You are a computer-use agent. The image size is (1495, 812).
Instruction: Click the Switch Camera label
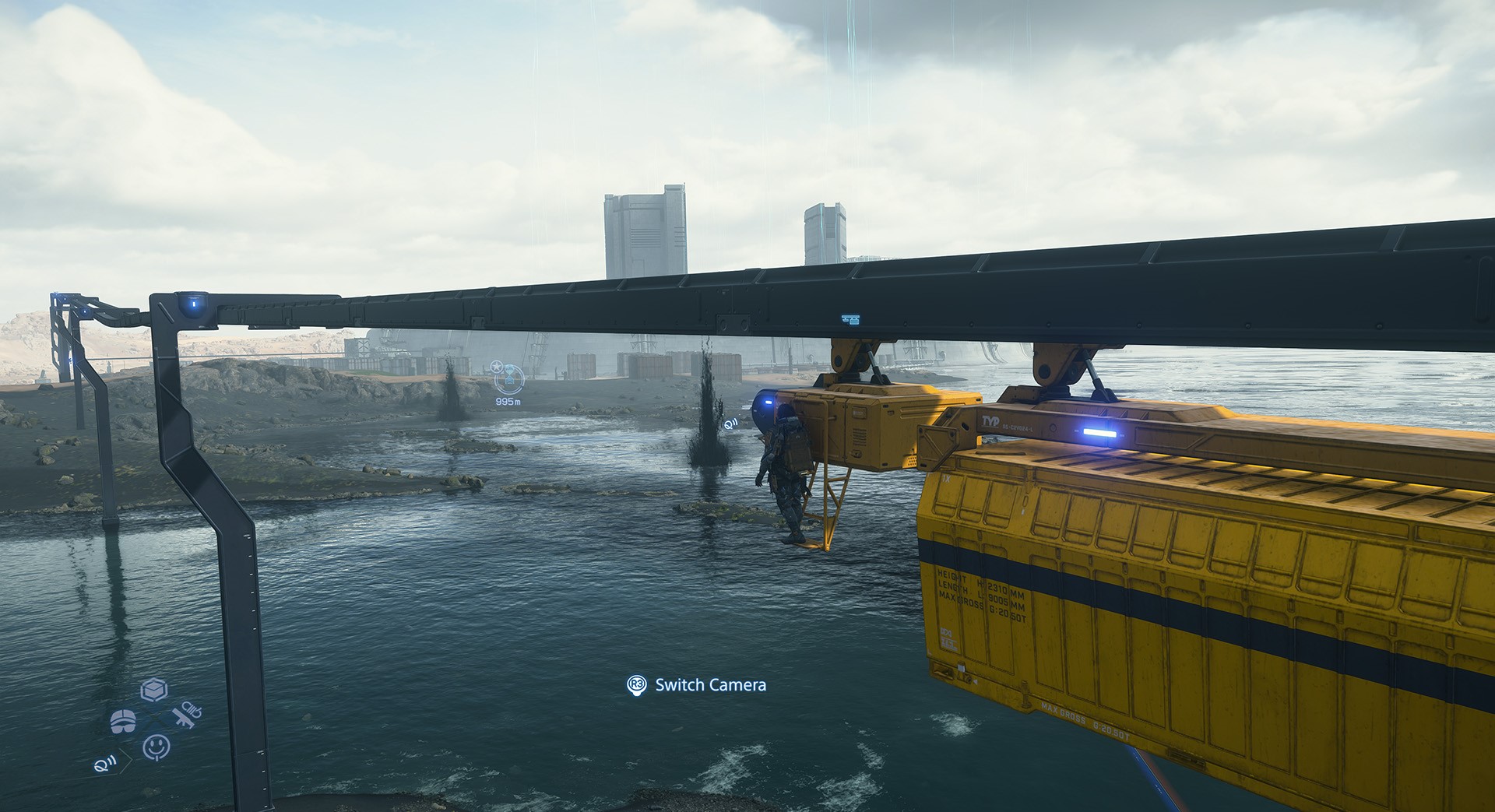point(710,685)
